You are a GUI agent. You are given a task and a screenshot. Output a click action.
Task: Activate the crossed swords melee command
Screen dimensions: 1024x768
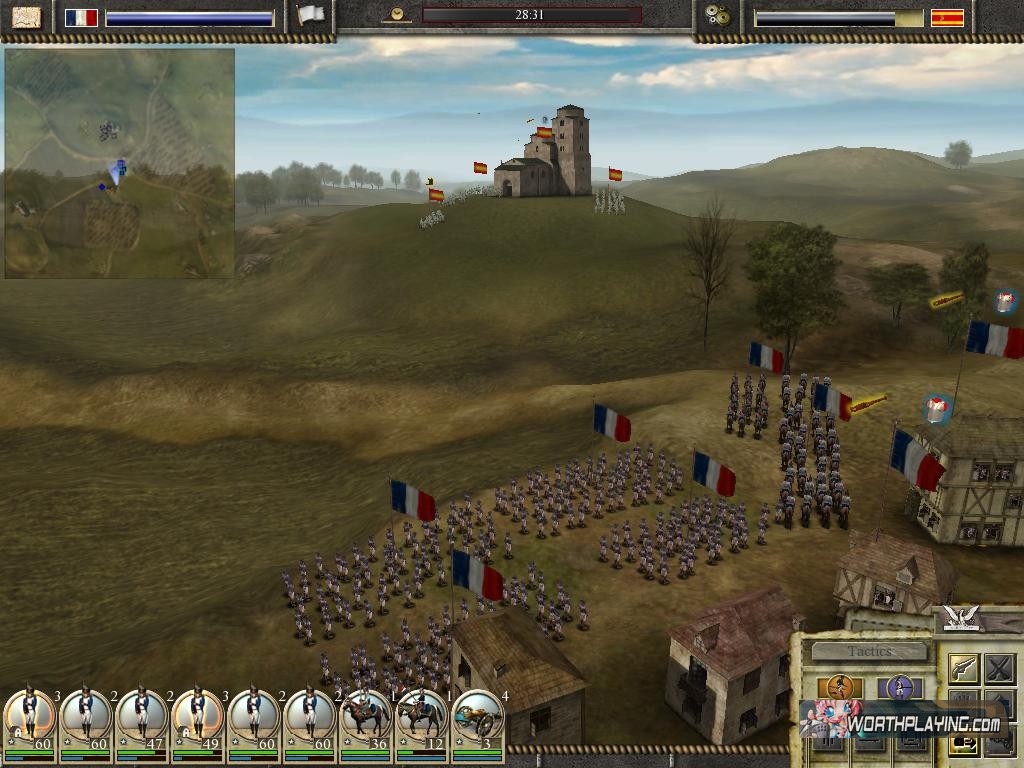pyautogui.click(x=999, y=667)
